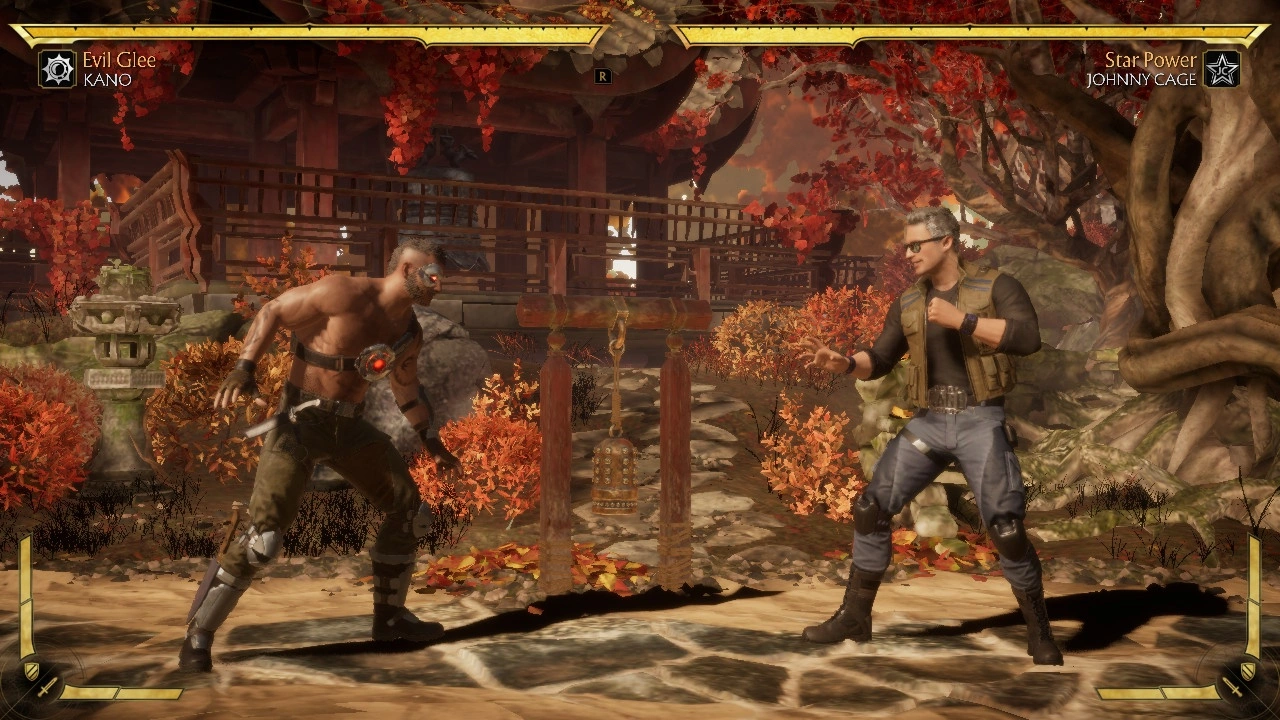The image size is (1280, 720).
Task: Select Kano's offensive sword meter icon
Action: coord(46,689)
